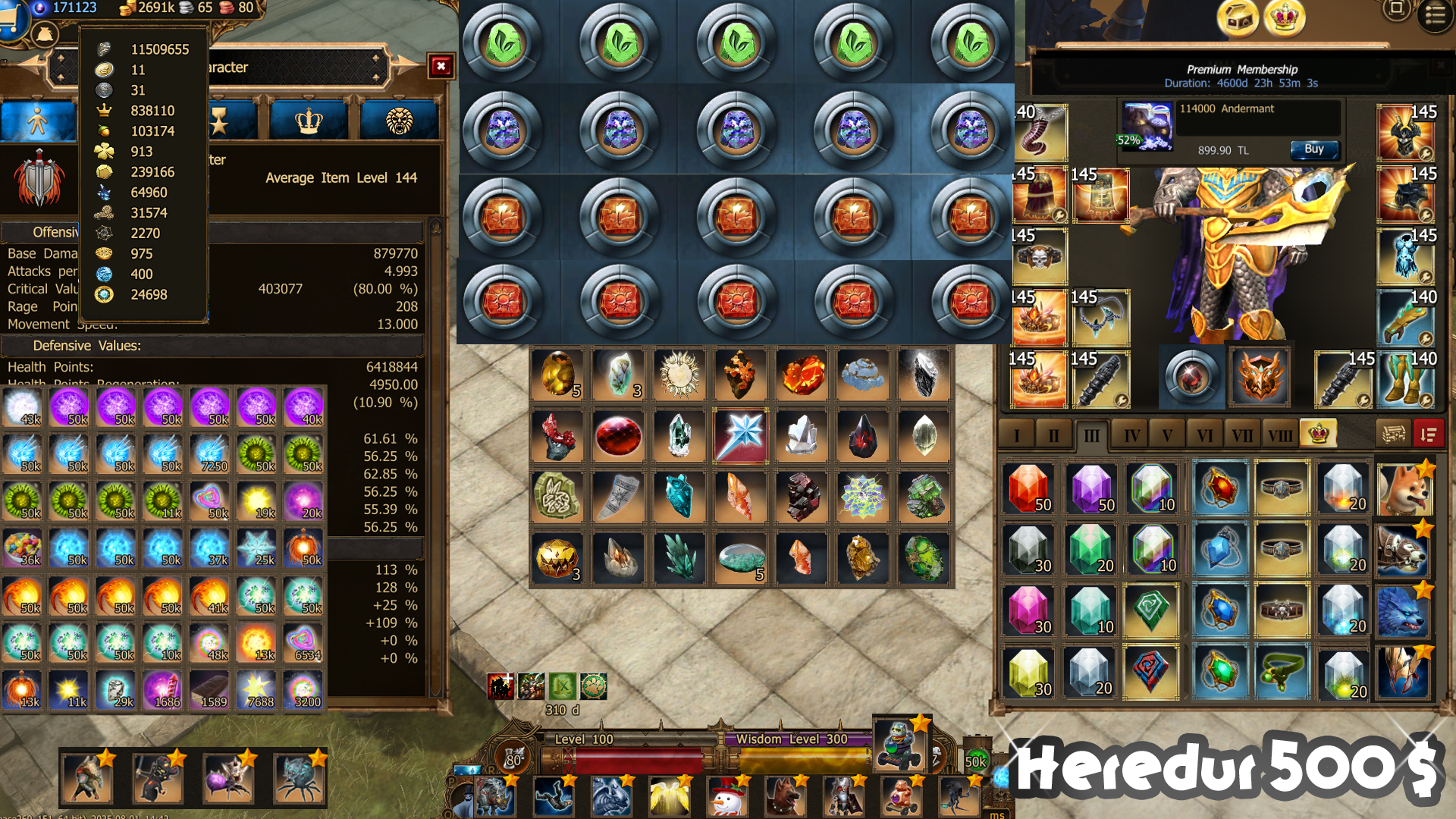Choose the snowman pet in the bottom bar
The height and width of the screenshot is (819, 1456).
coord(726,798)
